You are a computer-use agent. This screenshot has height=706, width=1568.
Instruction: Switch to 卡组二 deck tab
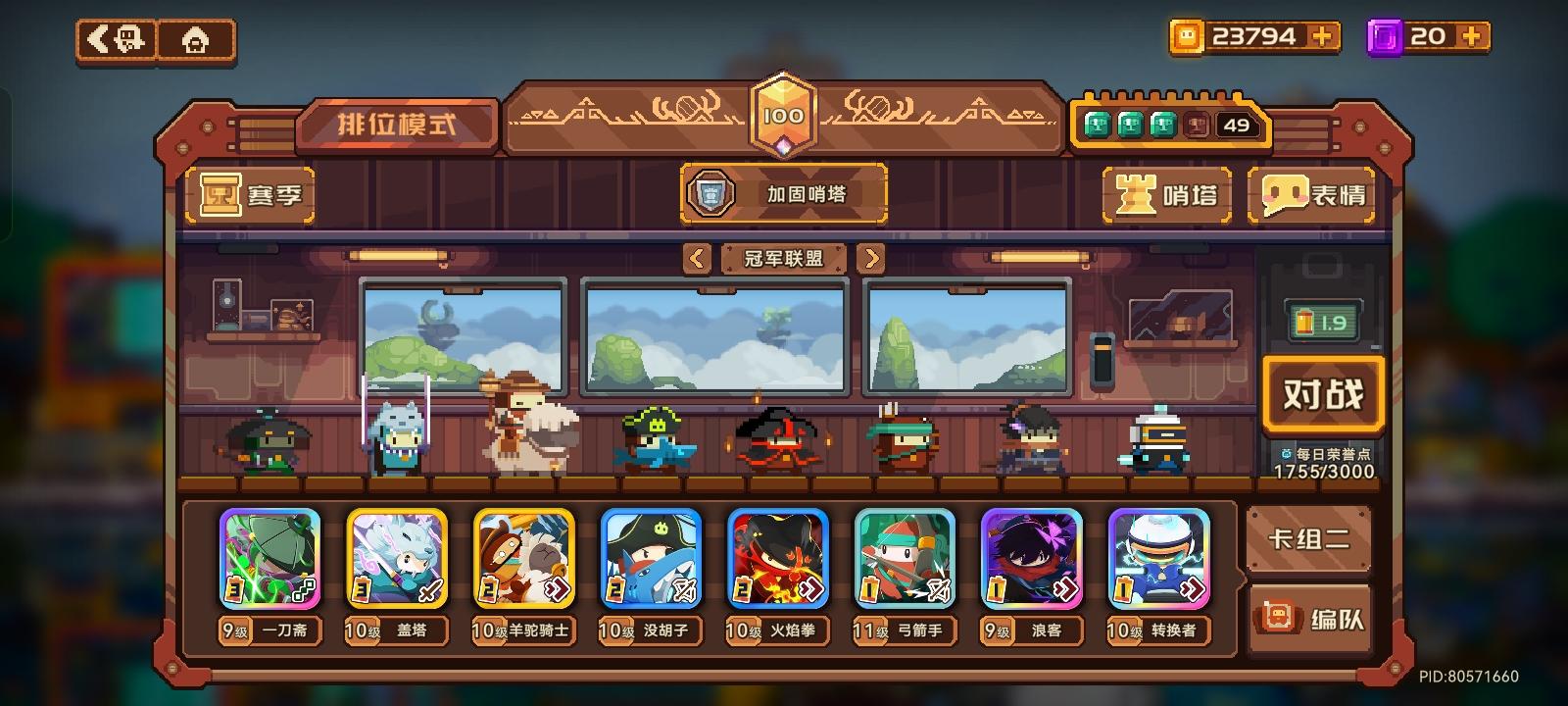[x=1310, y=538]
